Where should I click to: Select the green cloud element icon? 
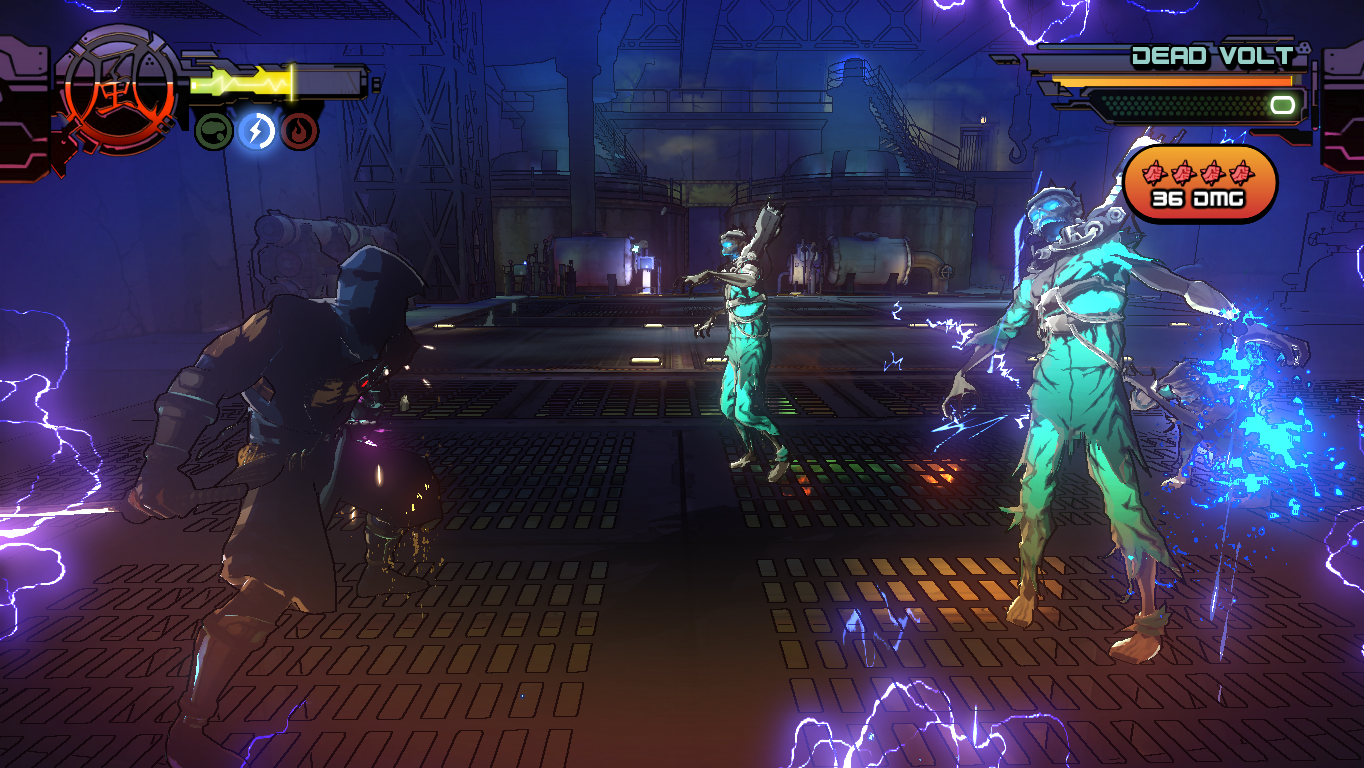(x=213, y=130)
